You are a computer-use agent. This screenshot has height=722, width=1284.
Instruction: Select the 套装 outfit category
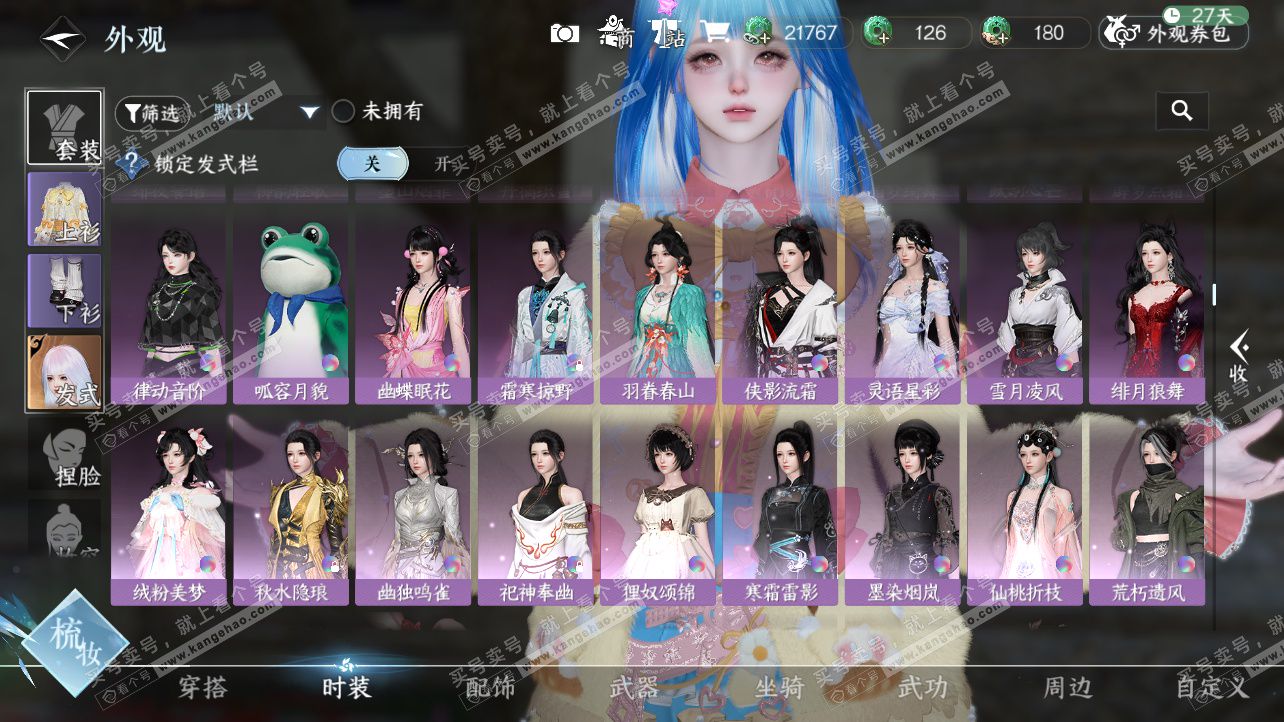tap(64, 128)
